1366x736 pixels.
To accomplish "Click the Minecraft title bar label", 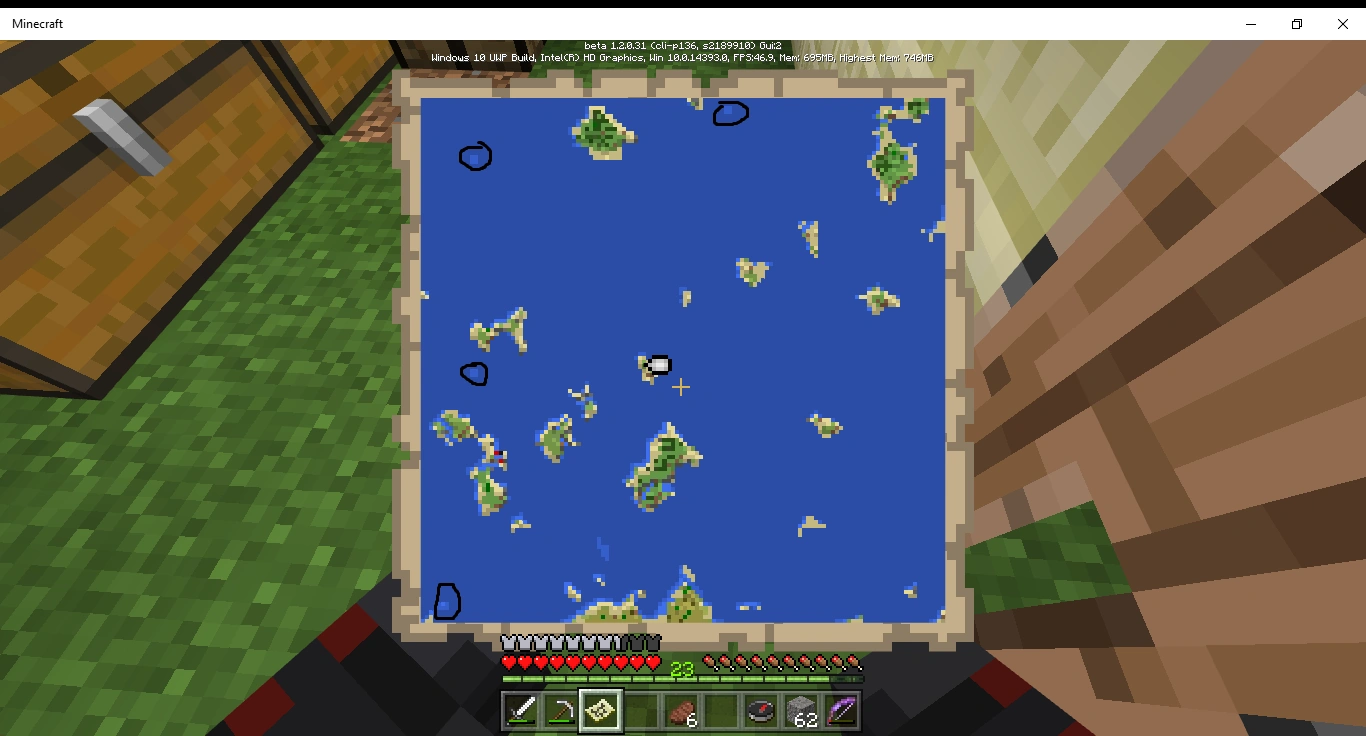I will [37, 23].
